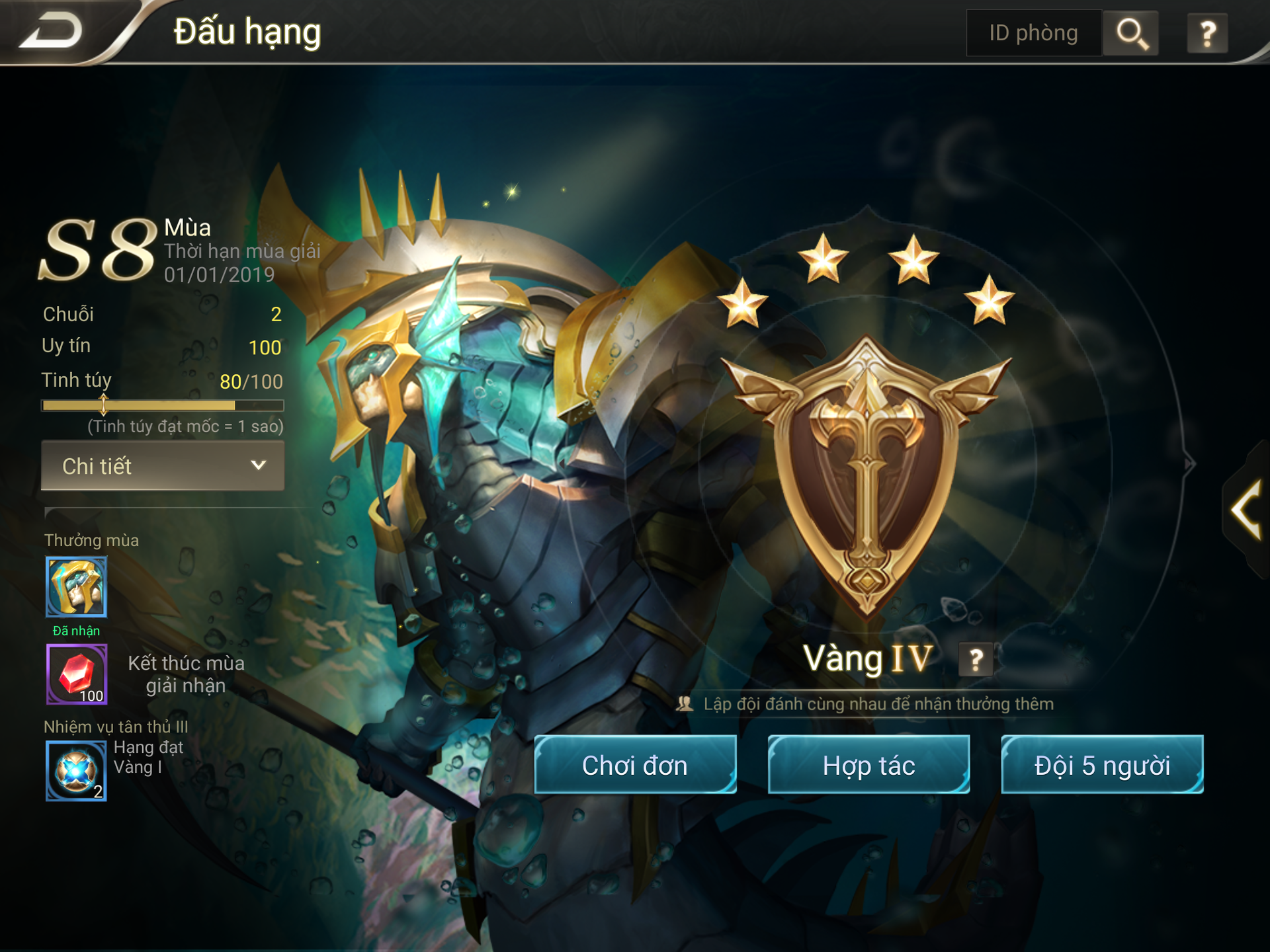Start a Chơi đơn solo match

[x=635, y=765]
